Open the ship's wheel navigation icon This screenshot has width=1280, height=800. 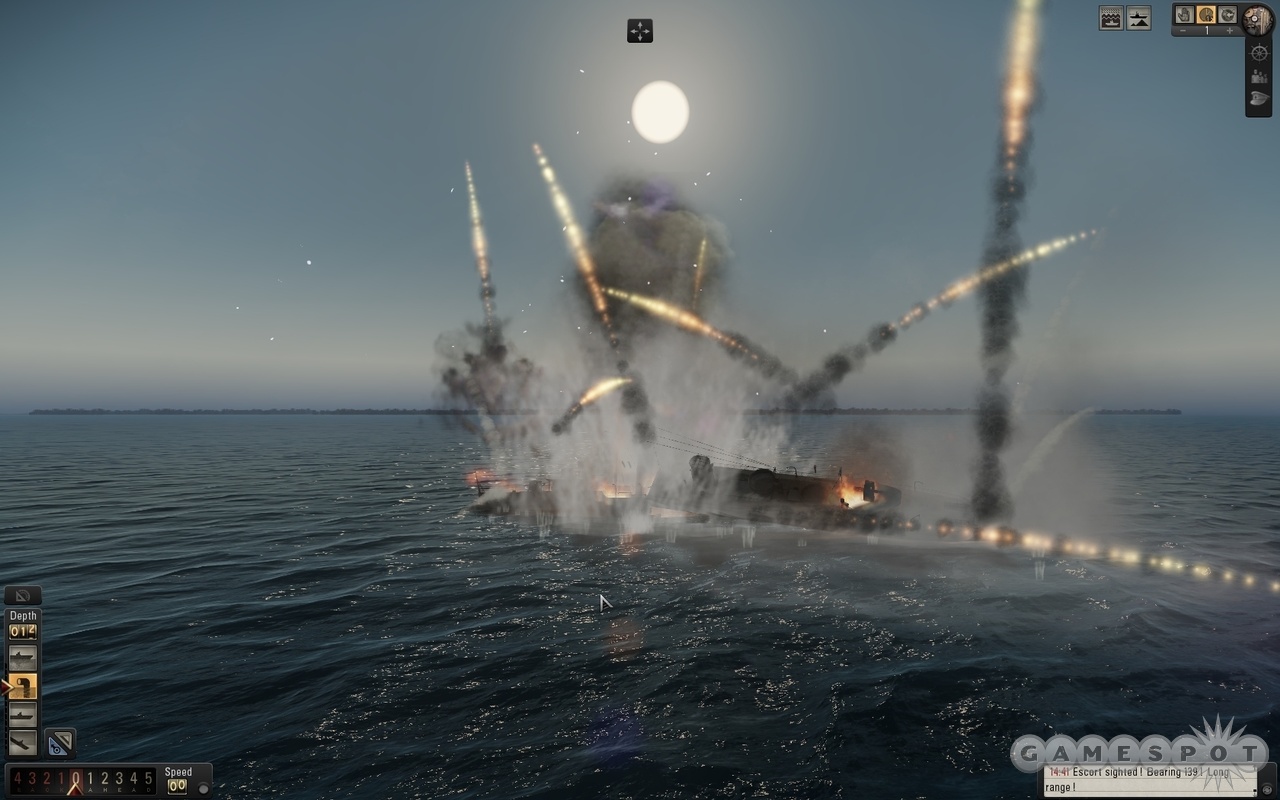click(x=1259, y=52)
